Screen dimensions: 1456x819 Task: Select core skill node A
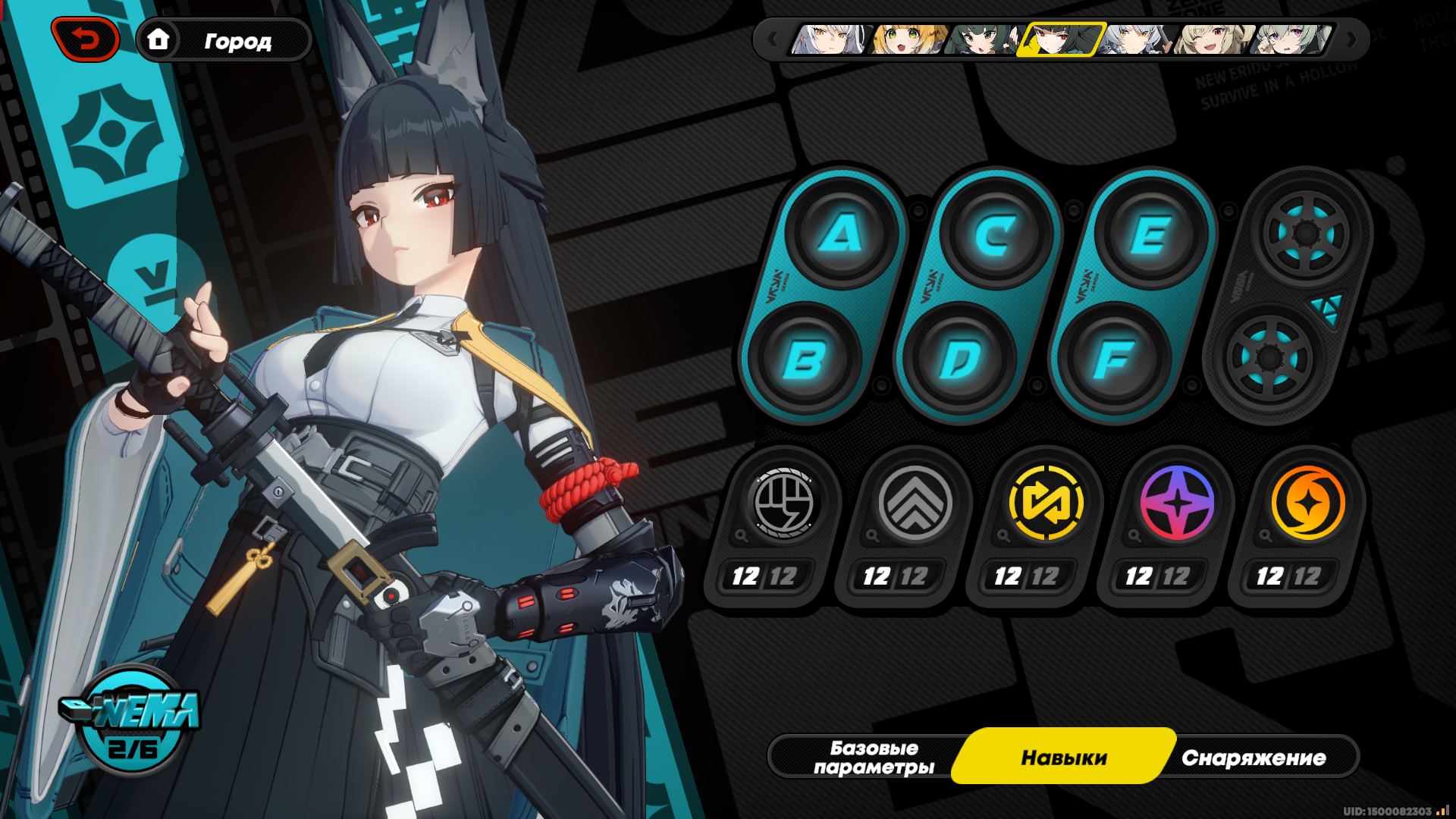841,233
